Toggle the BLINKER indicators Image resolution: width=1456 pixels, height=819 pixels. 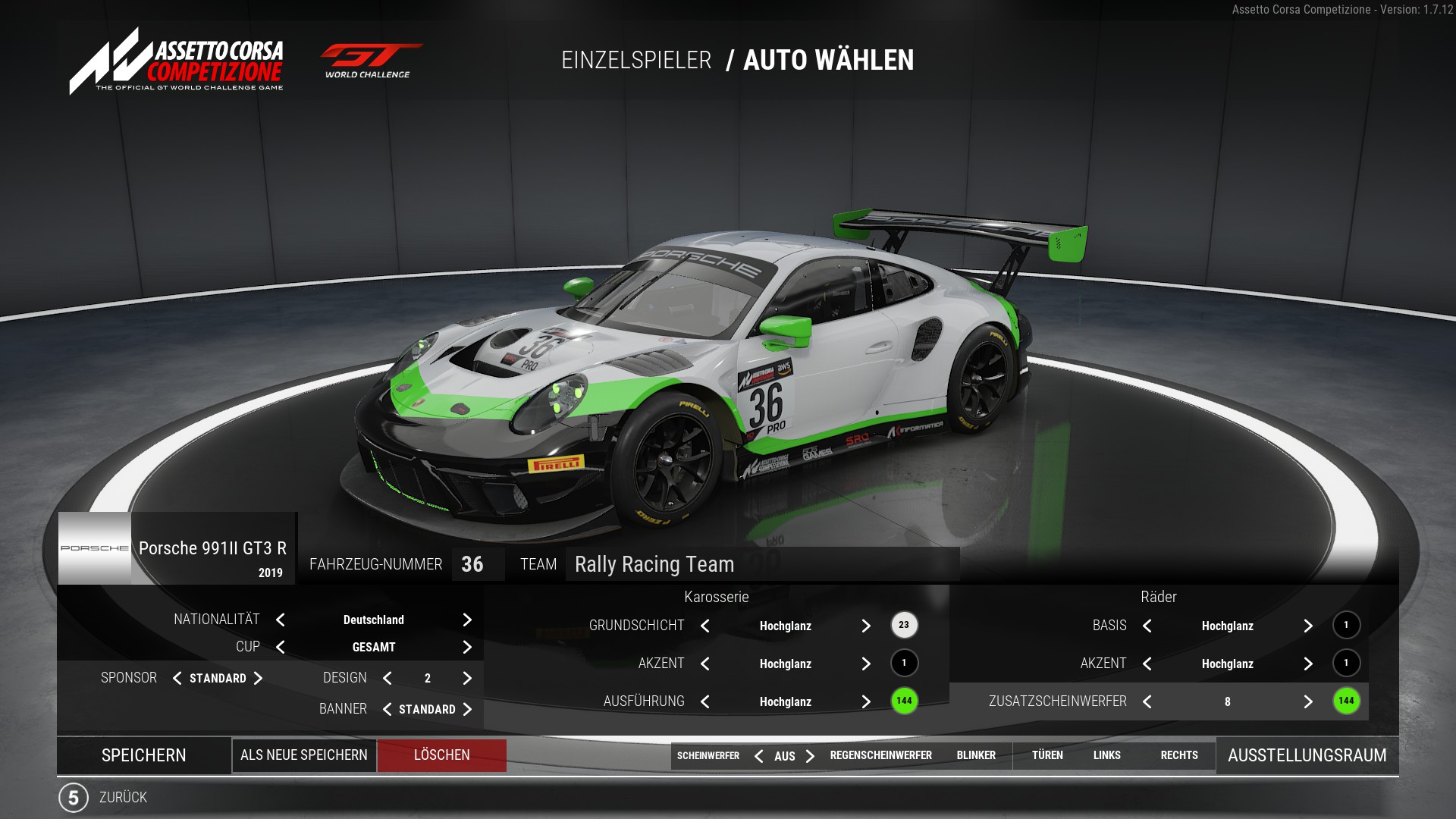click(x=976, y=755)
